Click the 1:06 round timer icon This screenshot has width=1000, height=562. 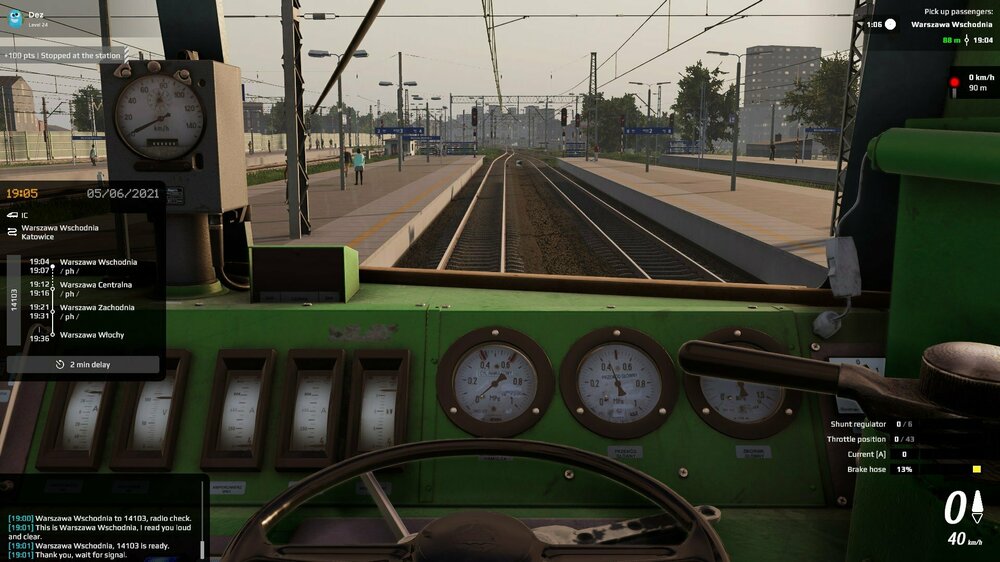890,24
